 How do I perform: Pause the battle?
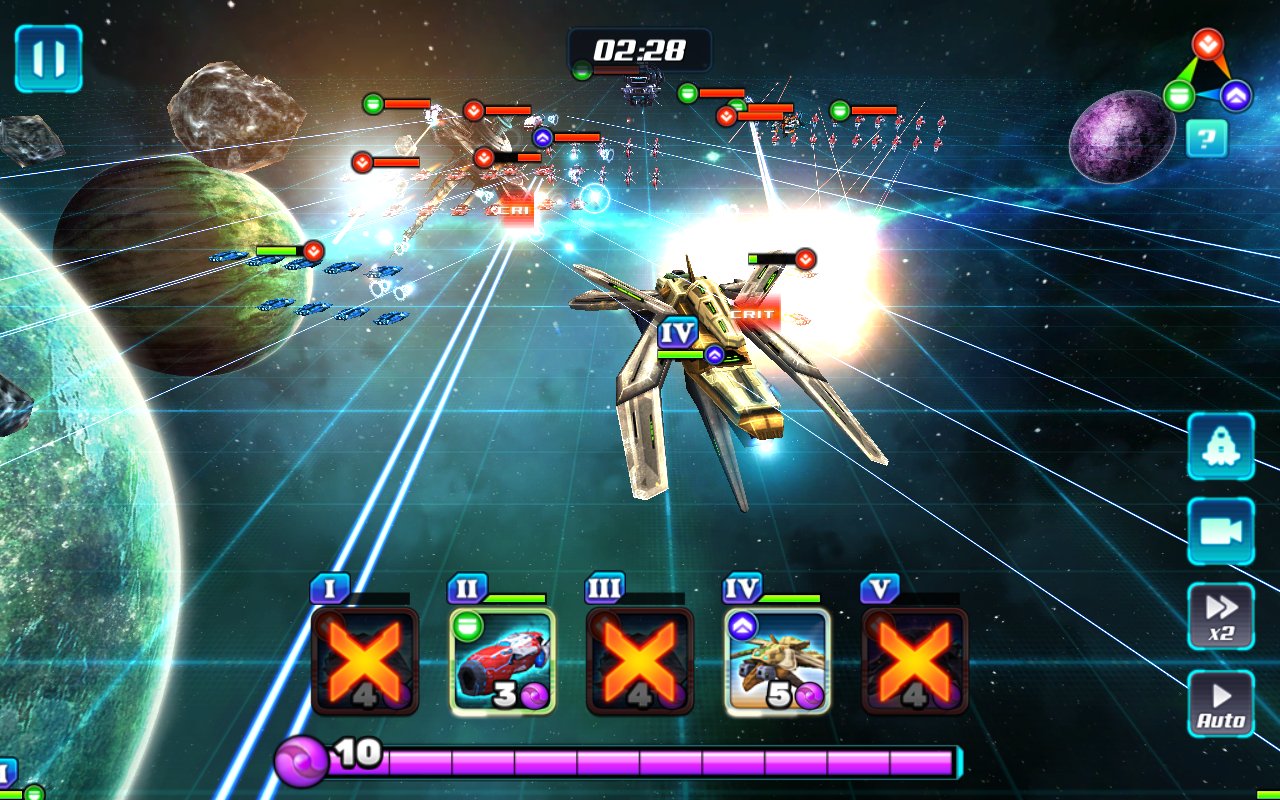pos(48,59)
